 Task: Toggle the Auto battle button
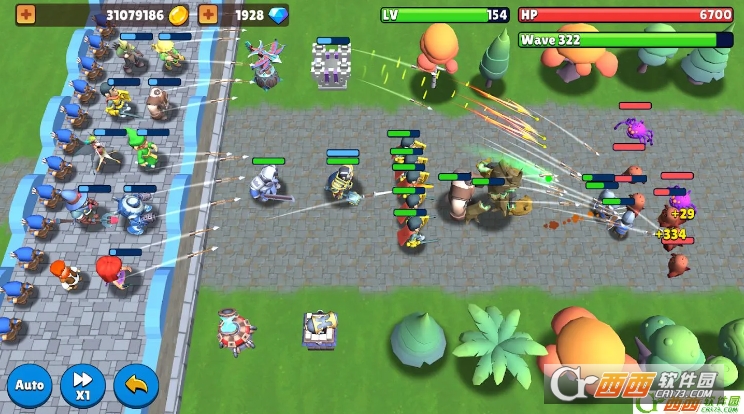click(x=30, y=385)
